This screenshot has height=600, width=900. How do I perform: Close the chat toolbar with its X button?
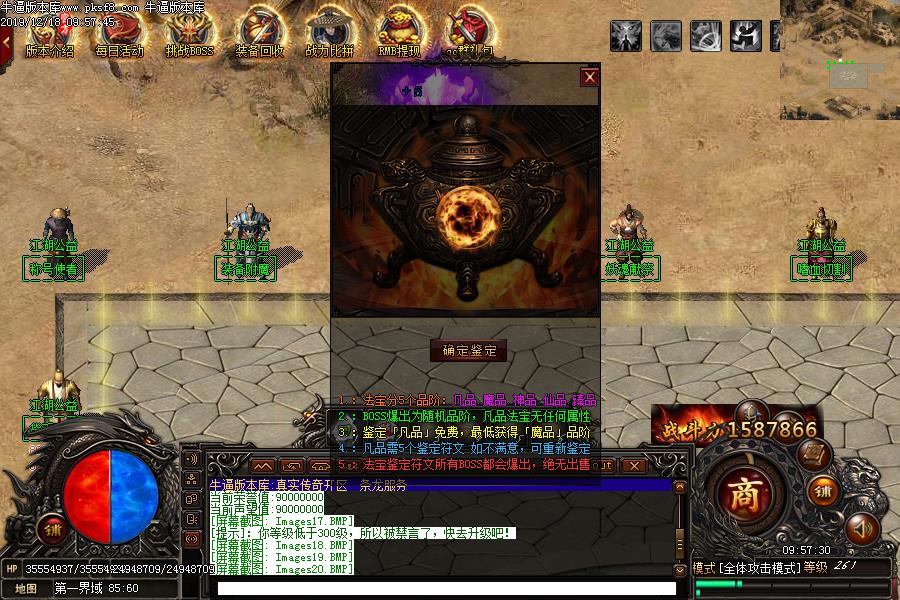632,465
